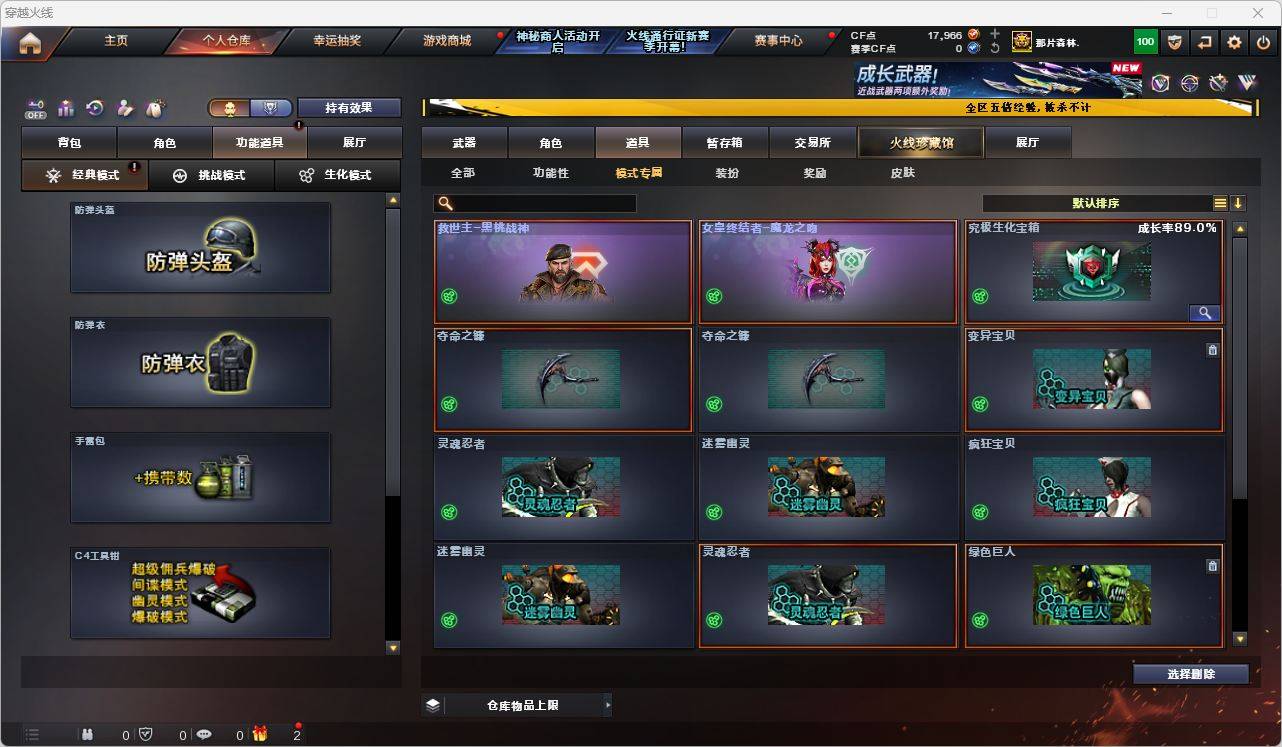Expand the arrow next to 仓库物品上限
The image size is (1282, 747).
[607, 705]
